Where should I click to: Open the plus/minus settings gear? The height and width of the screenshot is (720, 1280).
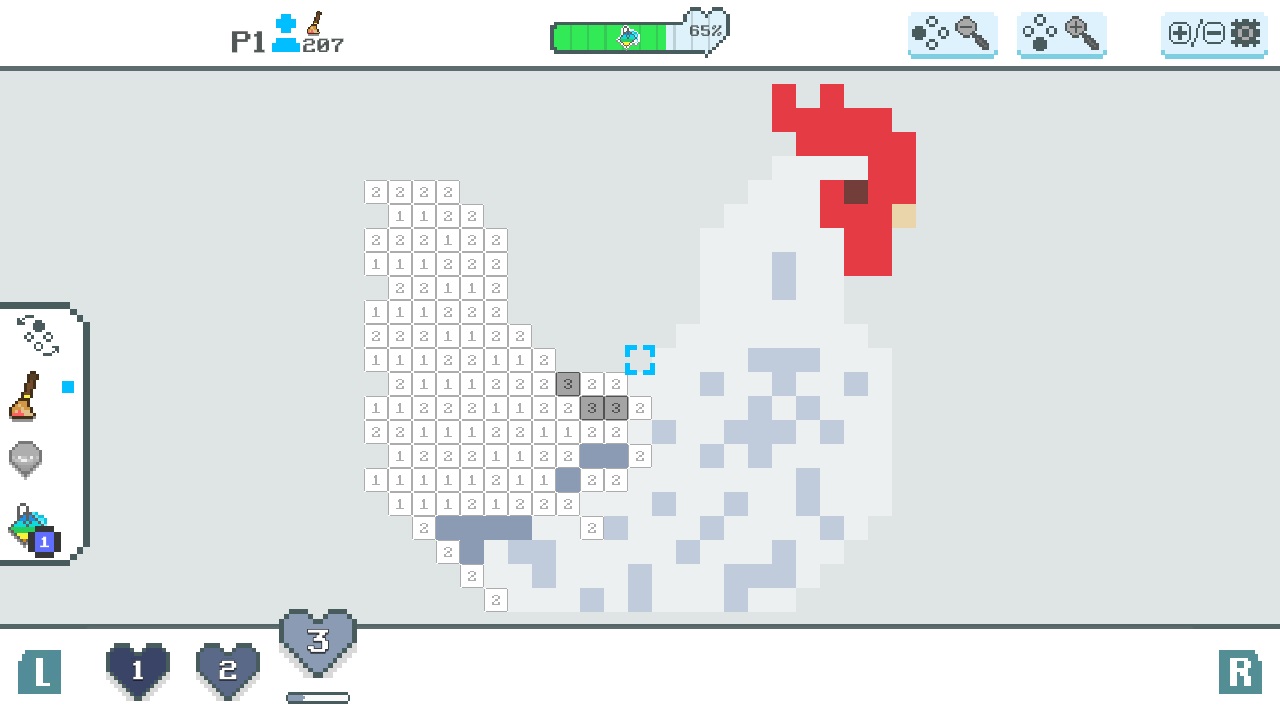1214,33
